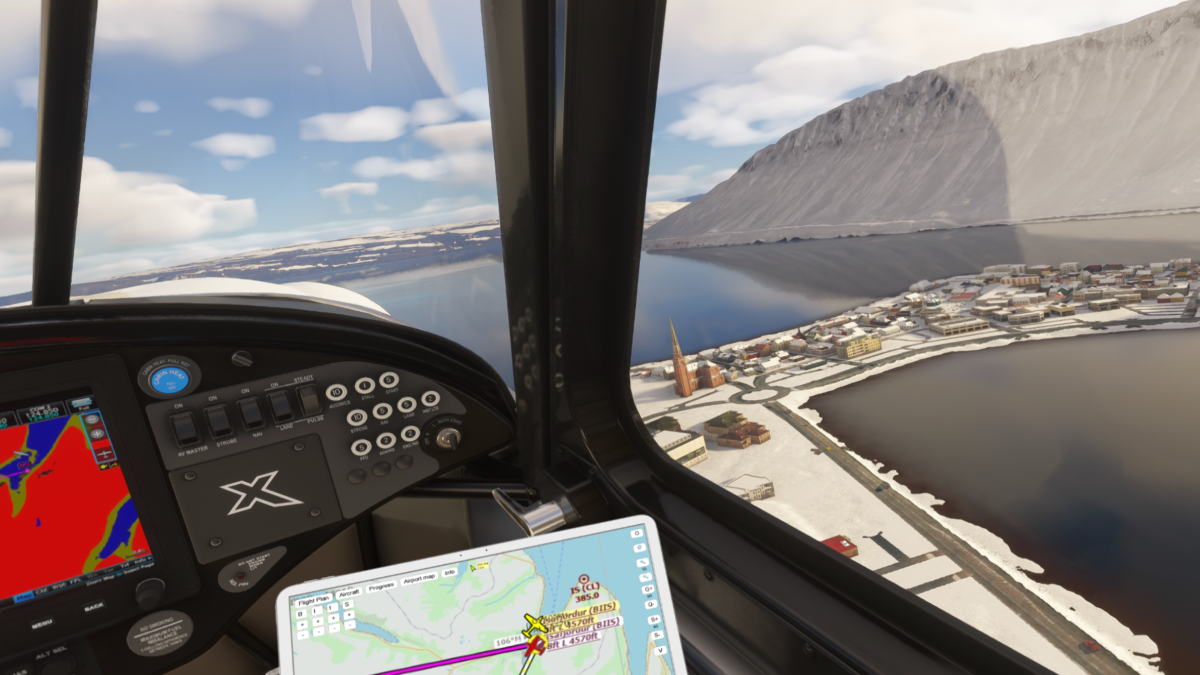
Task: Toggle the STEADY/PULSE light switch
Action: [310, 399]
